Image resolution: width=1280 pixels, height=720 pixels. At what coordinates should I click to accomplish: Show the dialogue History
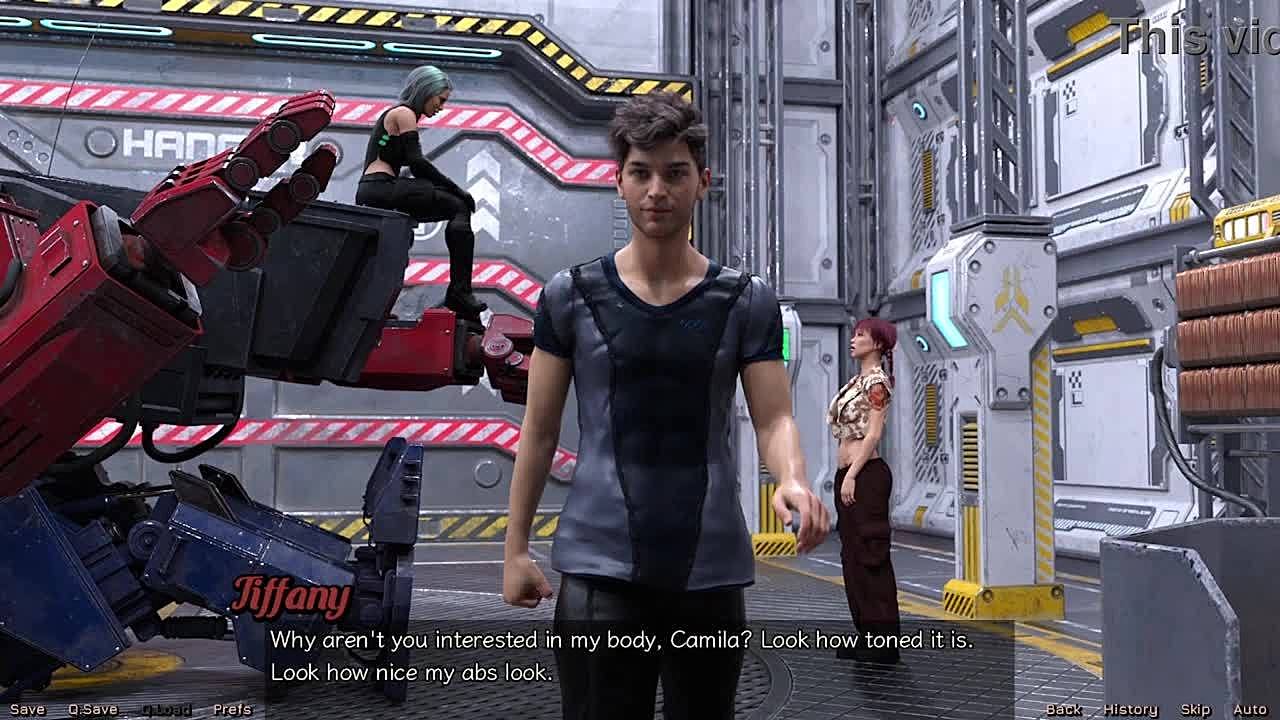1130,709
